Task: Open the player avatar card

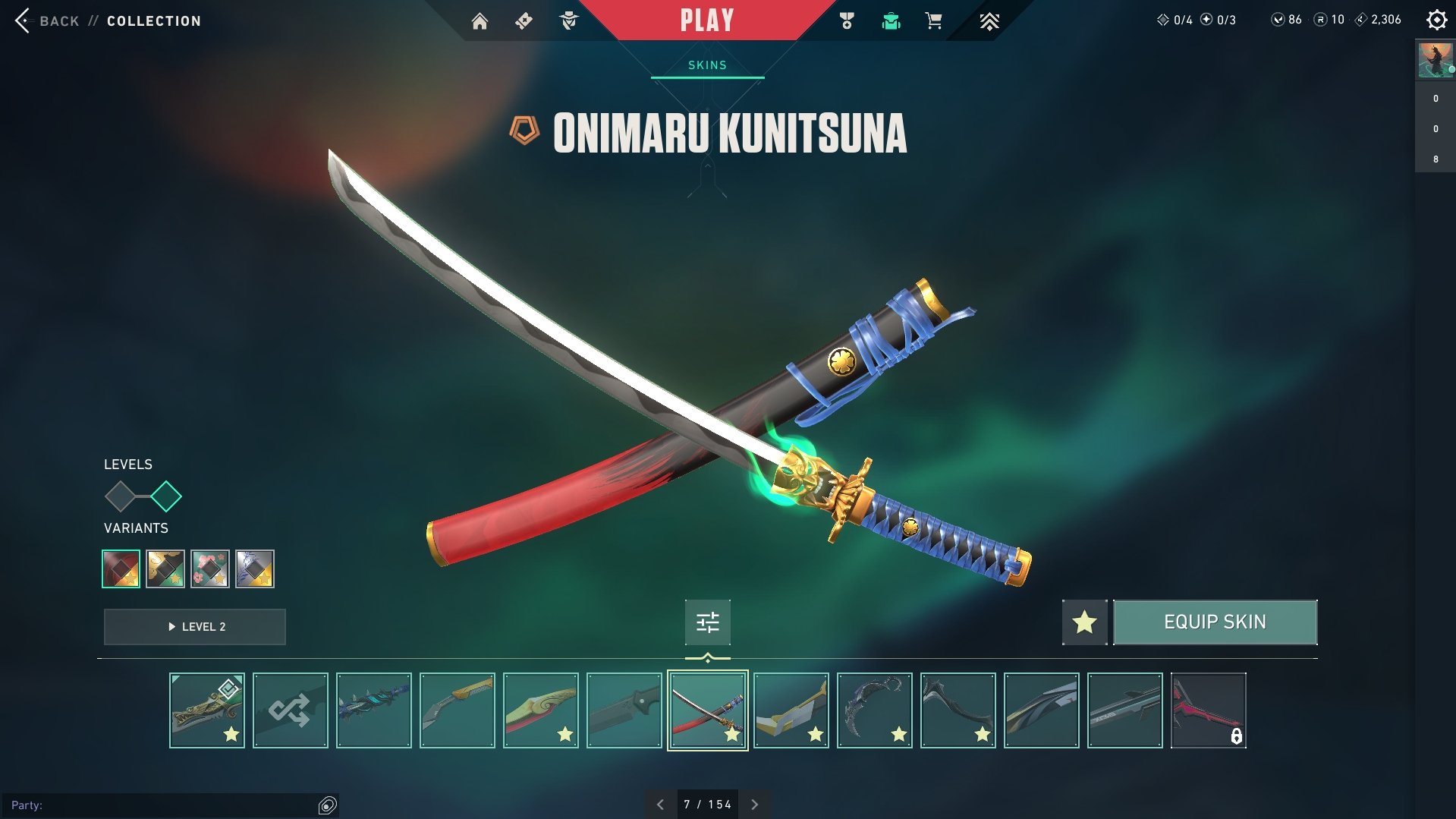Action: [1435, 60]
